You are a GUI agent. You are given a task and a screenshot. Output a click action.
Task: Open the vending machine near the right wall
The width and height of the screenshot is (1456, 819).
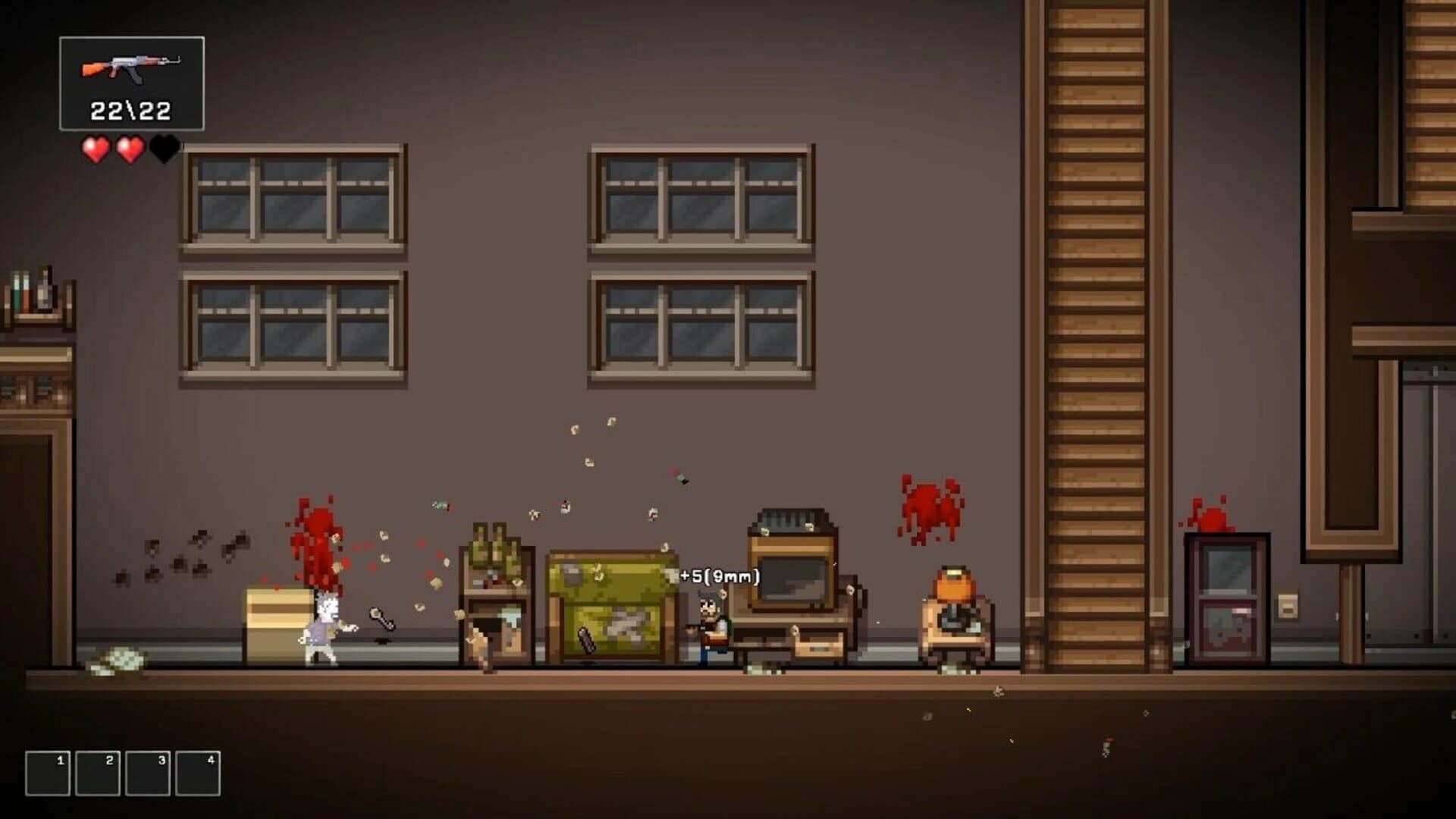pyautogui.click(x=1228, y=599)
